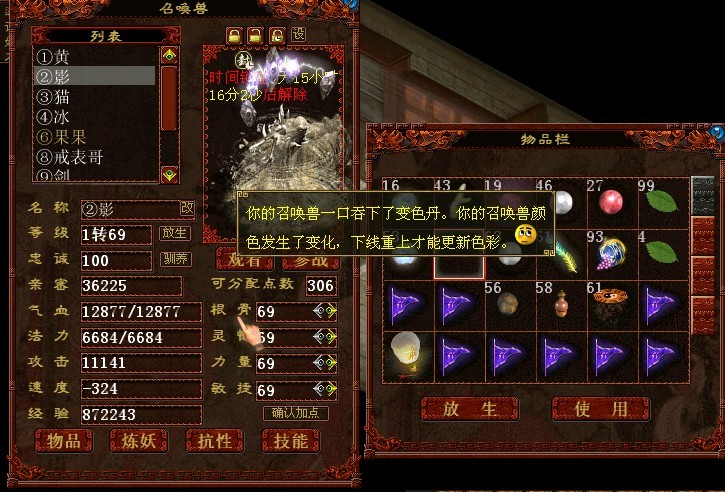Click the 改 rename button
Screen dimensions: 725x492
click(188, 208)
